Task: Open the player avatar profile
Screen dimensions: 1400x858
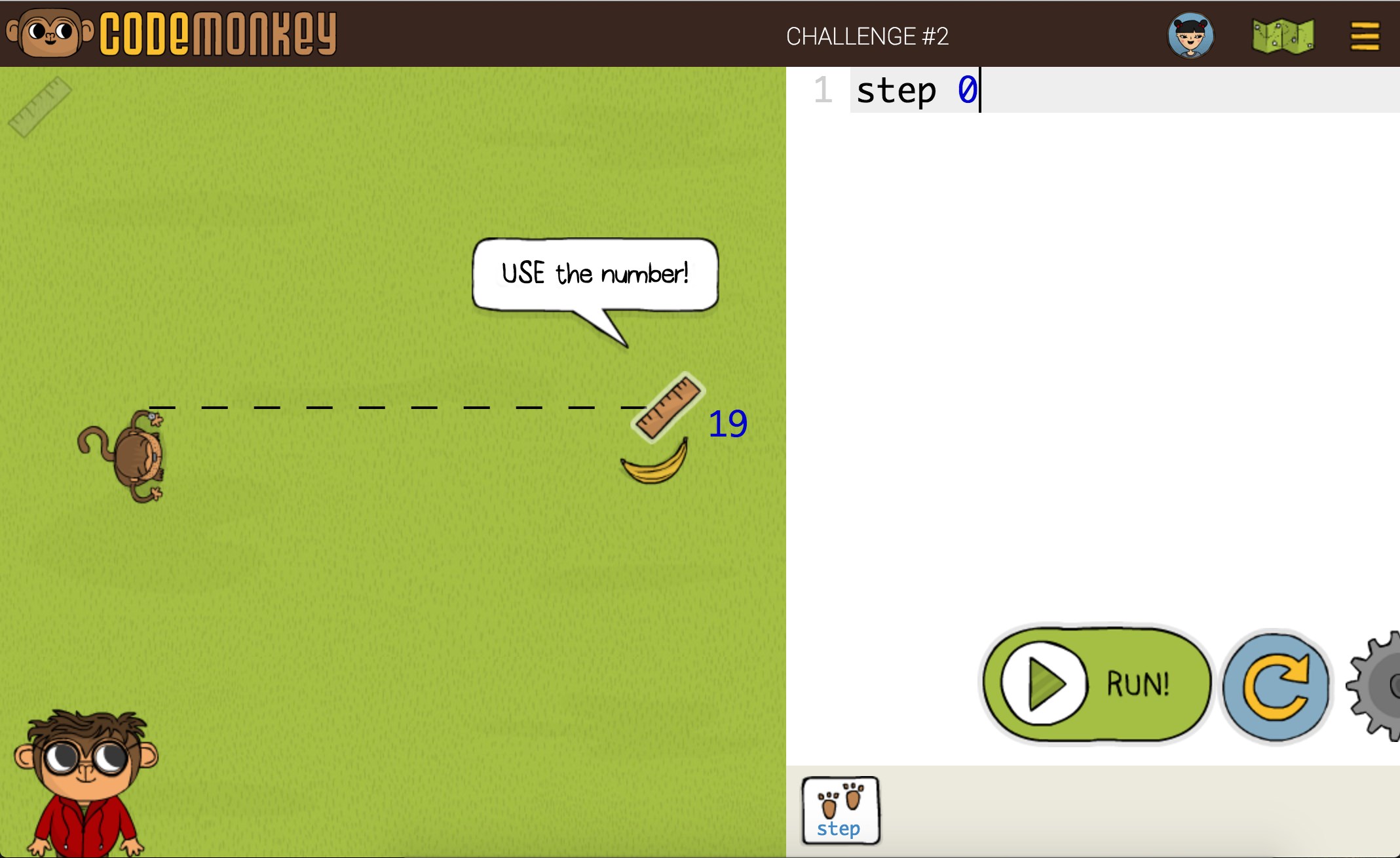Action: (x=1192, y=36)
